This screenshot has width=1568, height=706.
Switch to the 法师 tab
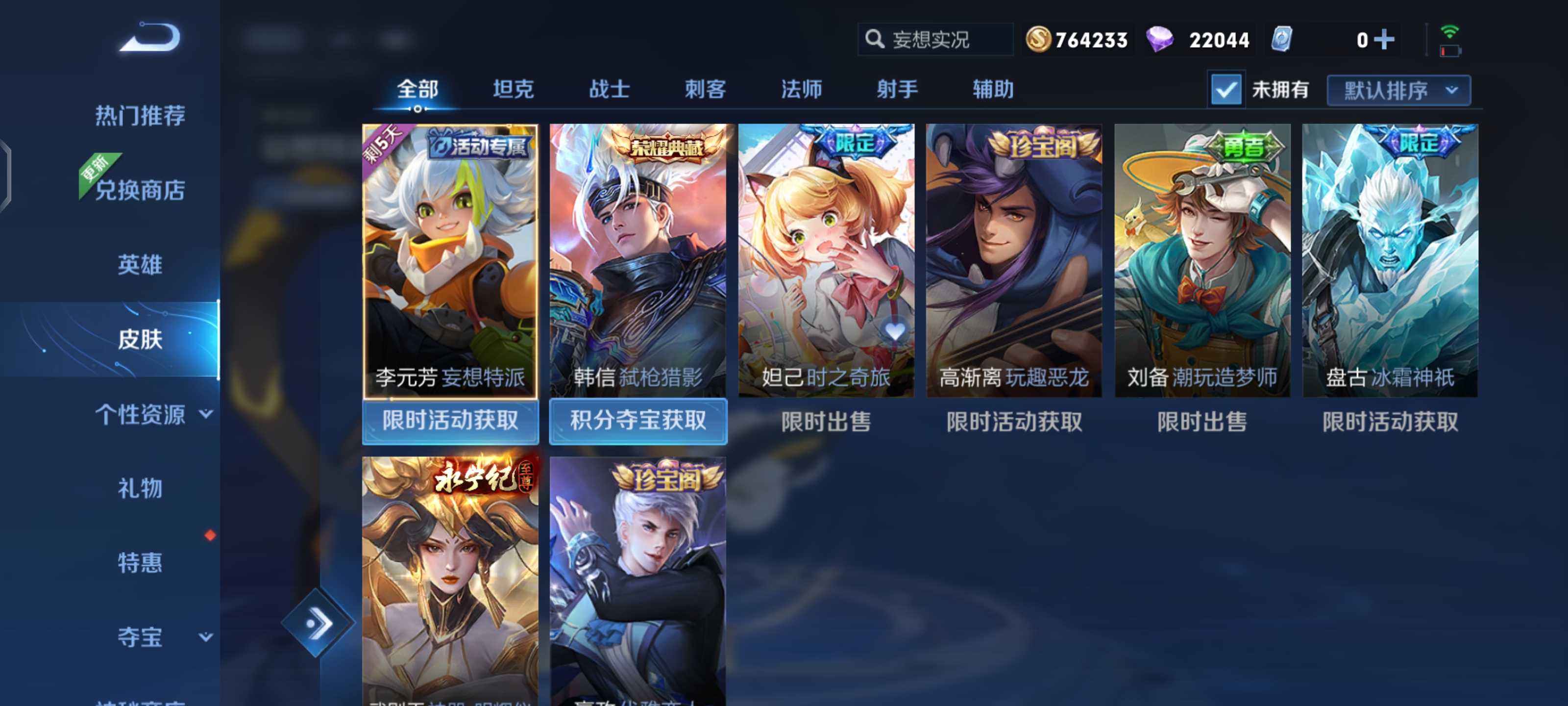click(802, 89)
